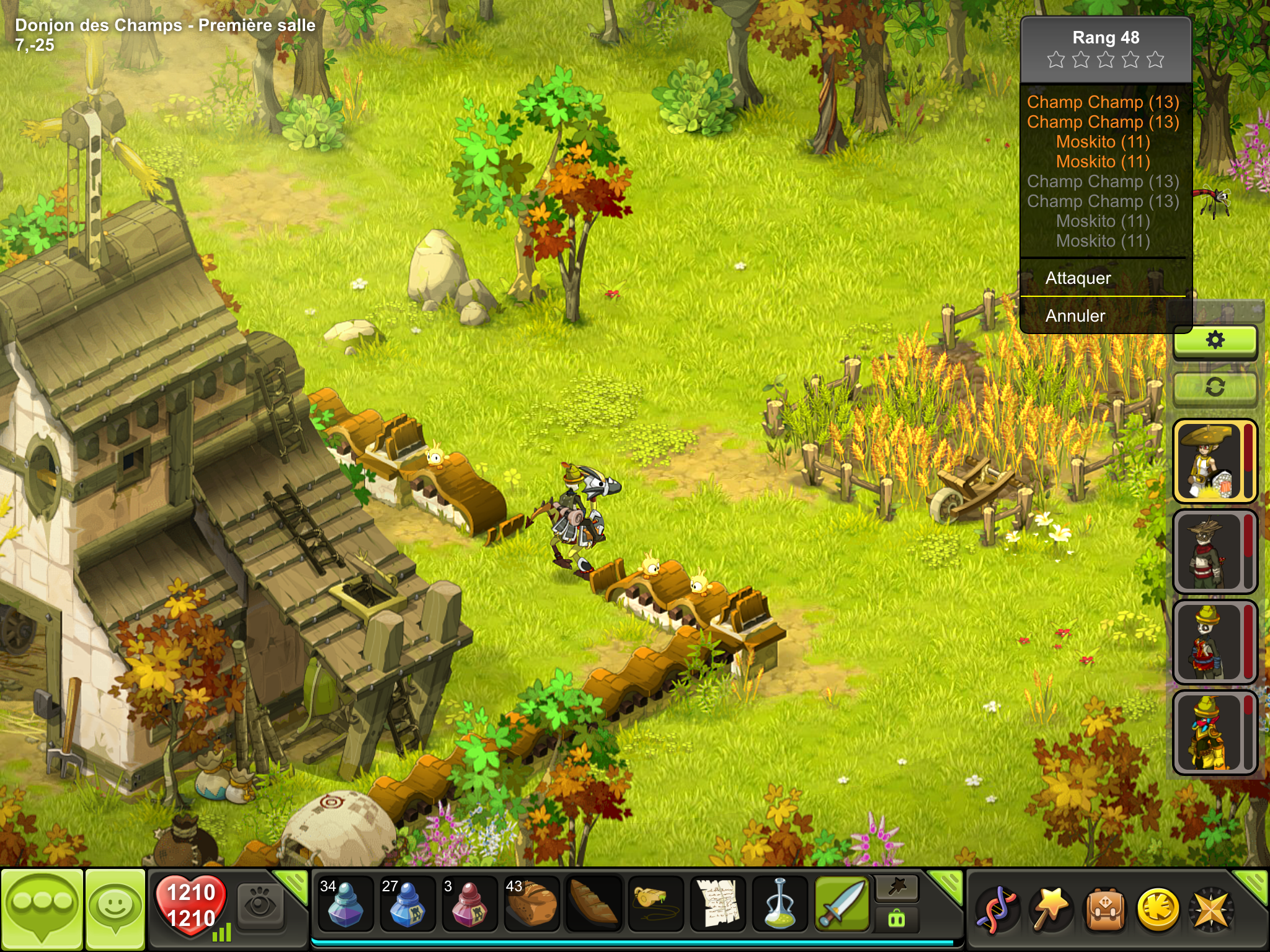1270x952 pixels.
Task: Open the torn parchment scroll item
Action: [x=717, y=905]
